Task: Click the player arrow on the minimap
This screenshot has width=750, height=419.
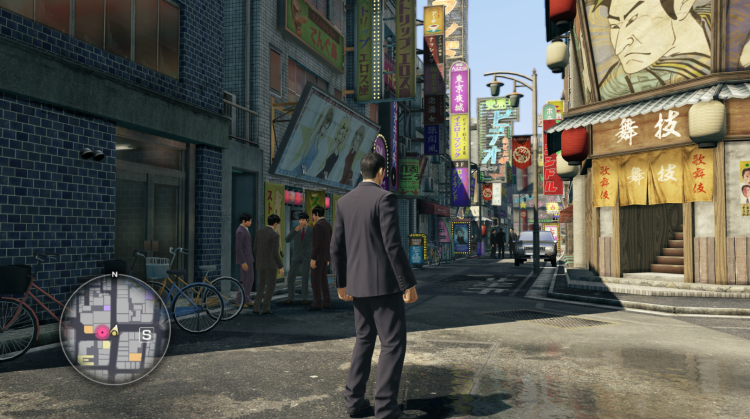Action: pos(115,330)
